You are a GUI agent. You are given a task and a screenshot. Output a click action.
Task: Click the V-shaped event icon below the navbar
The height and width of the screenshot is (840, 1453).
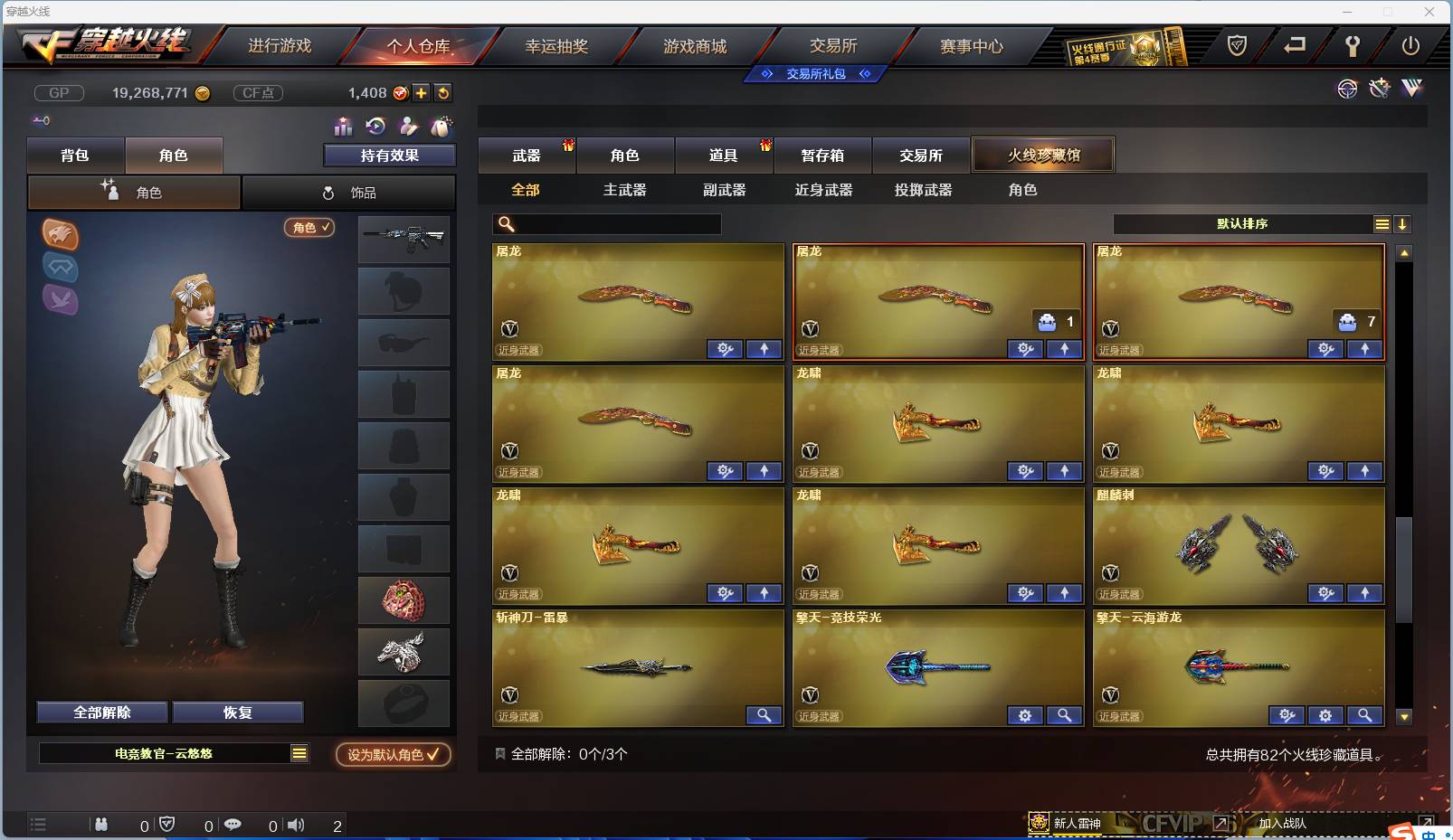[1410, 89]
